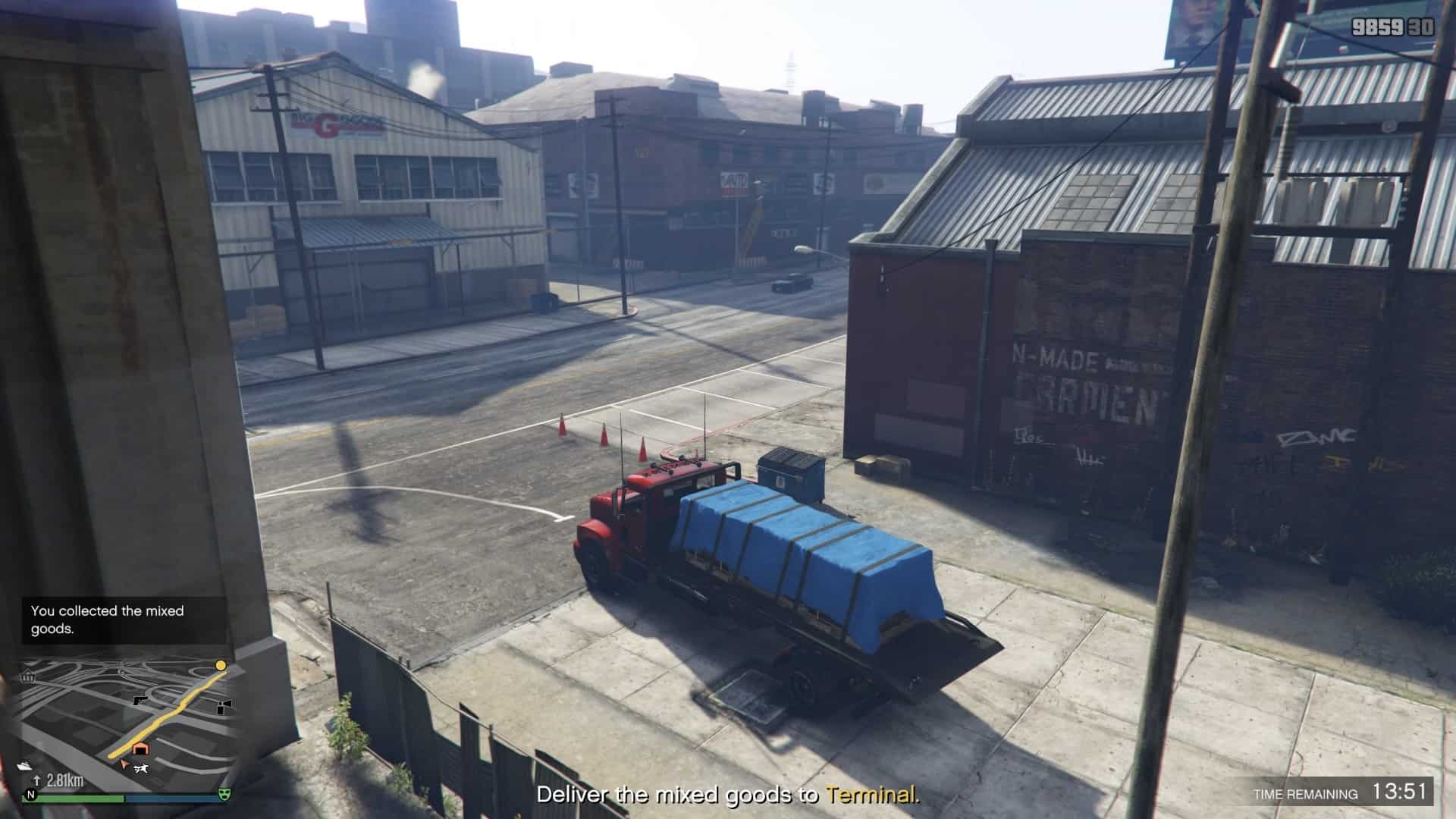Click the yellow destination blip on minimap
The height and width of the screenshot is (819, 1456).
coord(221,665)
